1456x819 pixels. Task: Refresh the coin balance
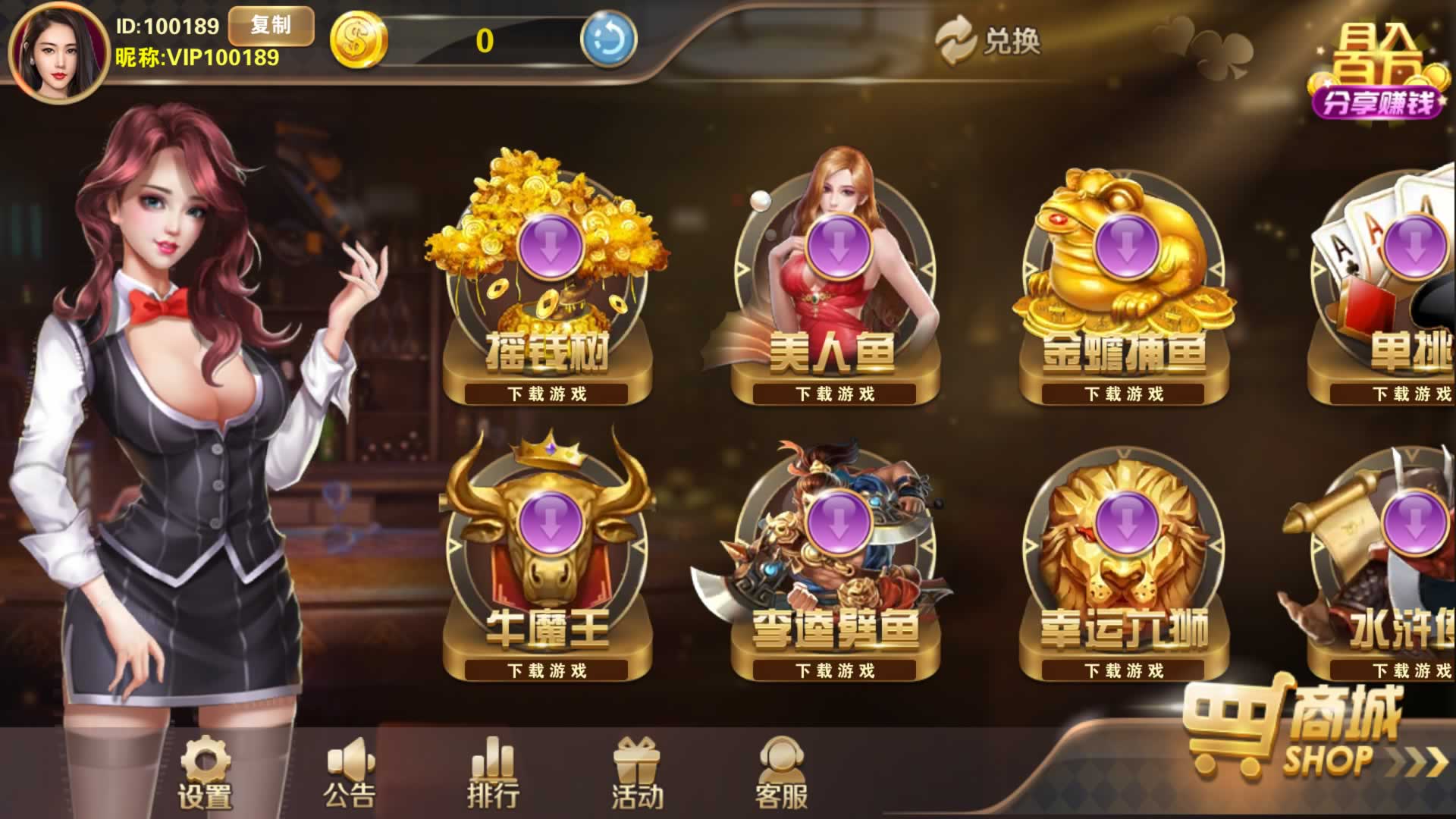point(607,40)
